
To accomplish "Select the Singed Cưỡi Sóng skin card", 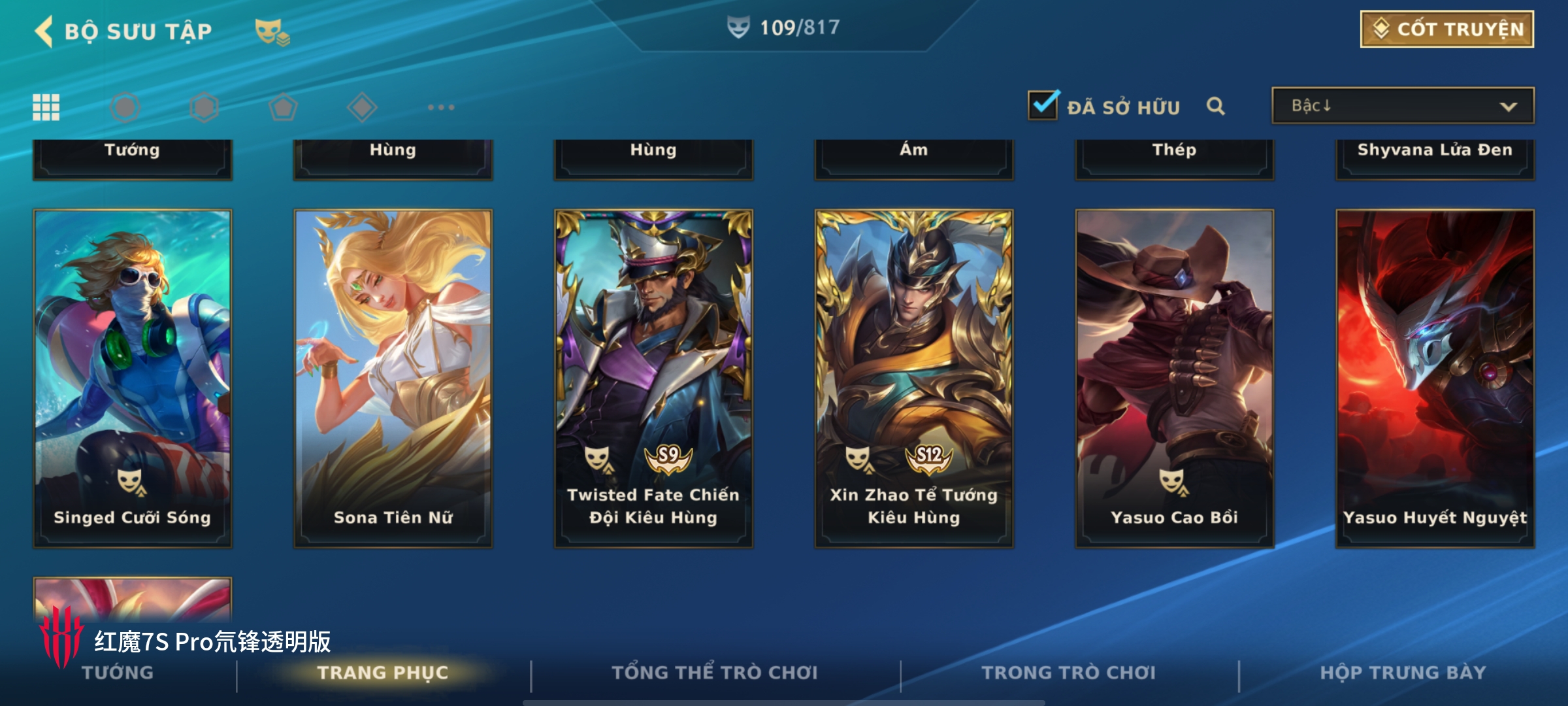I will point(133,378).
